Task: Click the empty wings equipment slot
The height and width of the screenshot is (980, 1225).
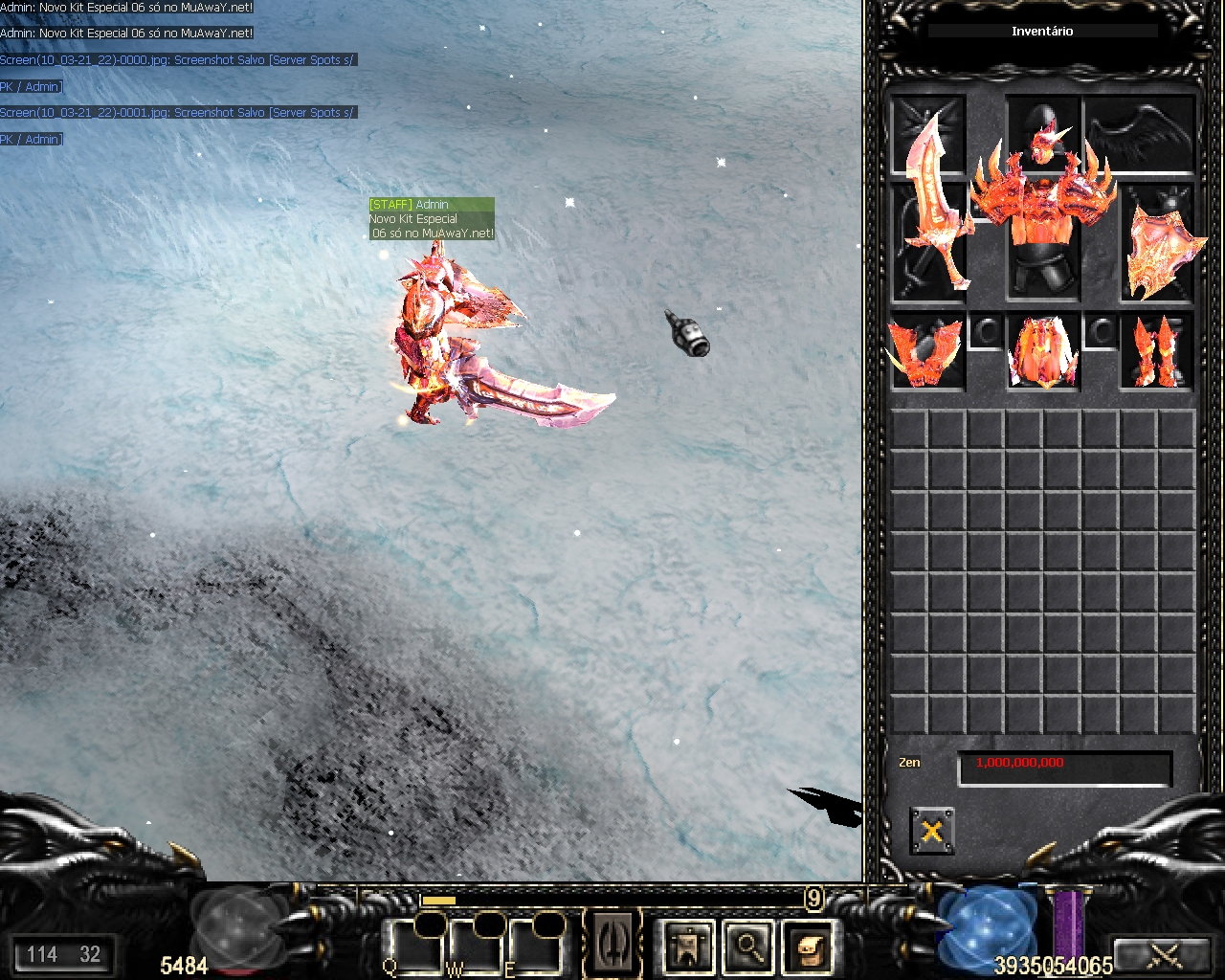Action: click(x=1141, y=134)
